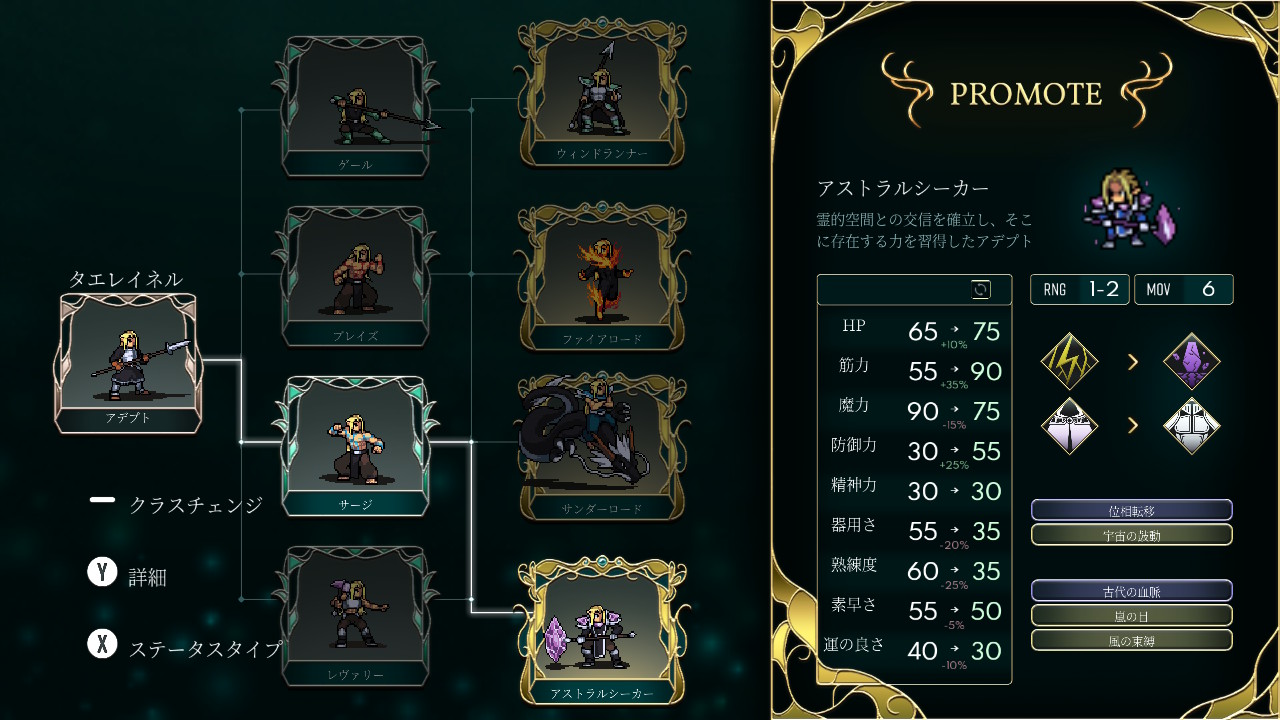Select the ブレイズ class tile
The width and height of the screenshot is (1280, 720).
tap(355, 276)
